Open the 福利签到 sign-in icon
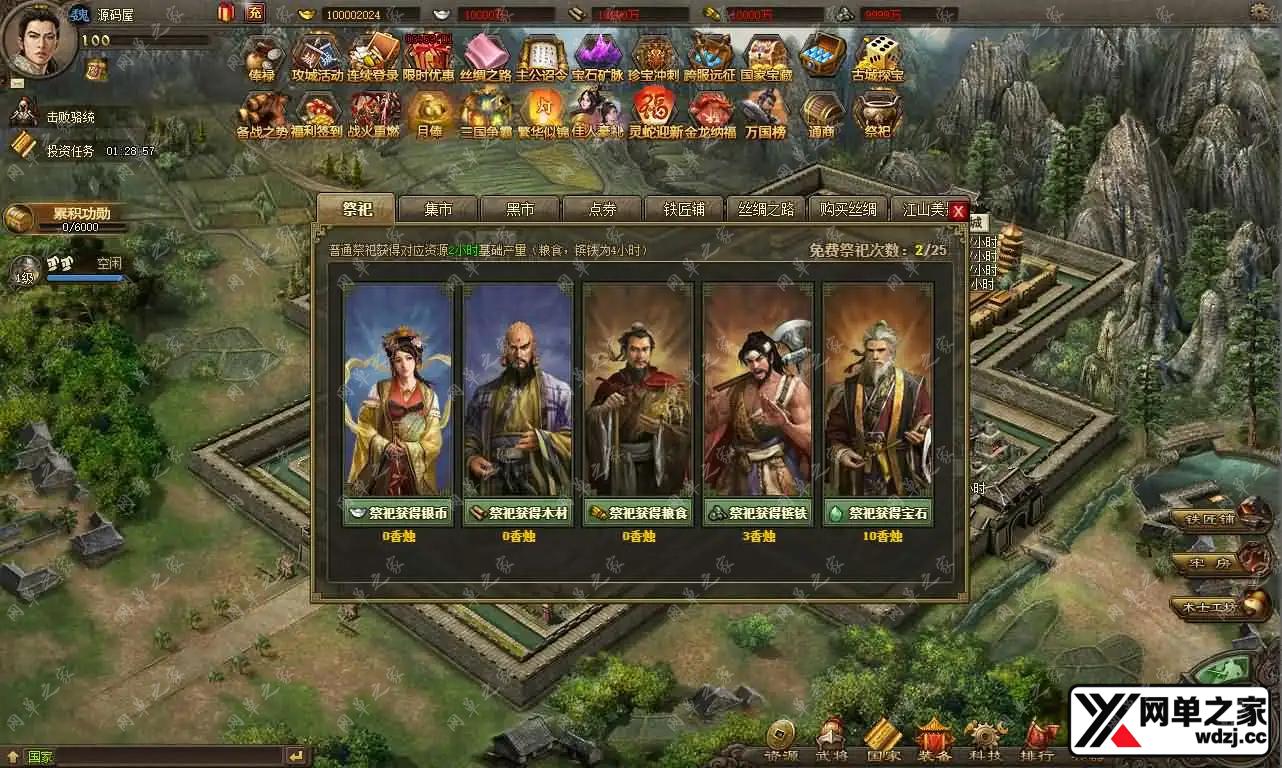The width and height of the screenshot is (1282, 768). click(x=317, y=113)
